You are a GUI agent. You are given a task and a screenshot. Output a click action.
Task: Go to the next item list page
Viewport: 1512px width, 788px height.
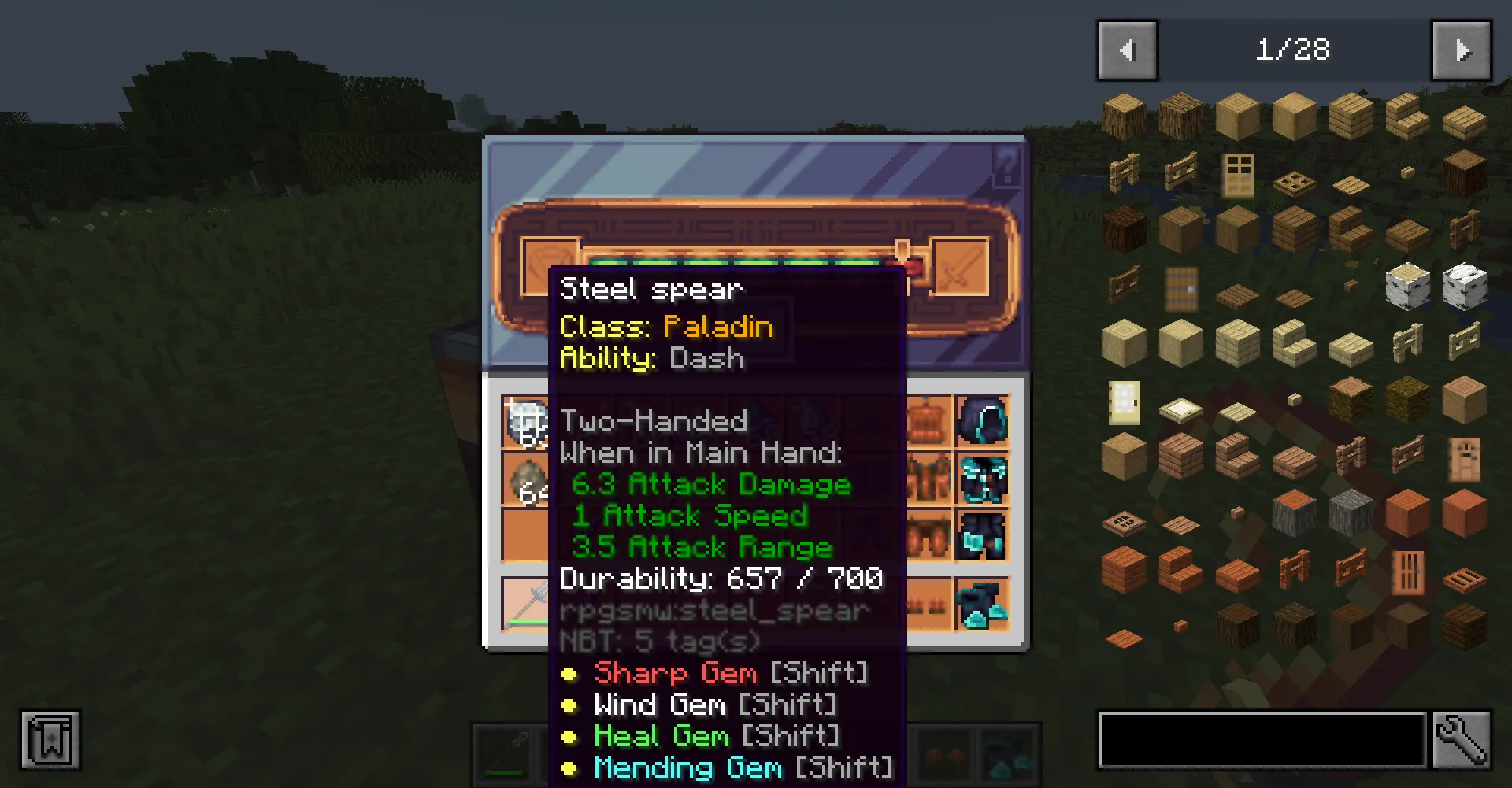tap(1462, 50)
